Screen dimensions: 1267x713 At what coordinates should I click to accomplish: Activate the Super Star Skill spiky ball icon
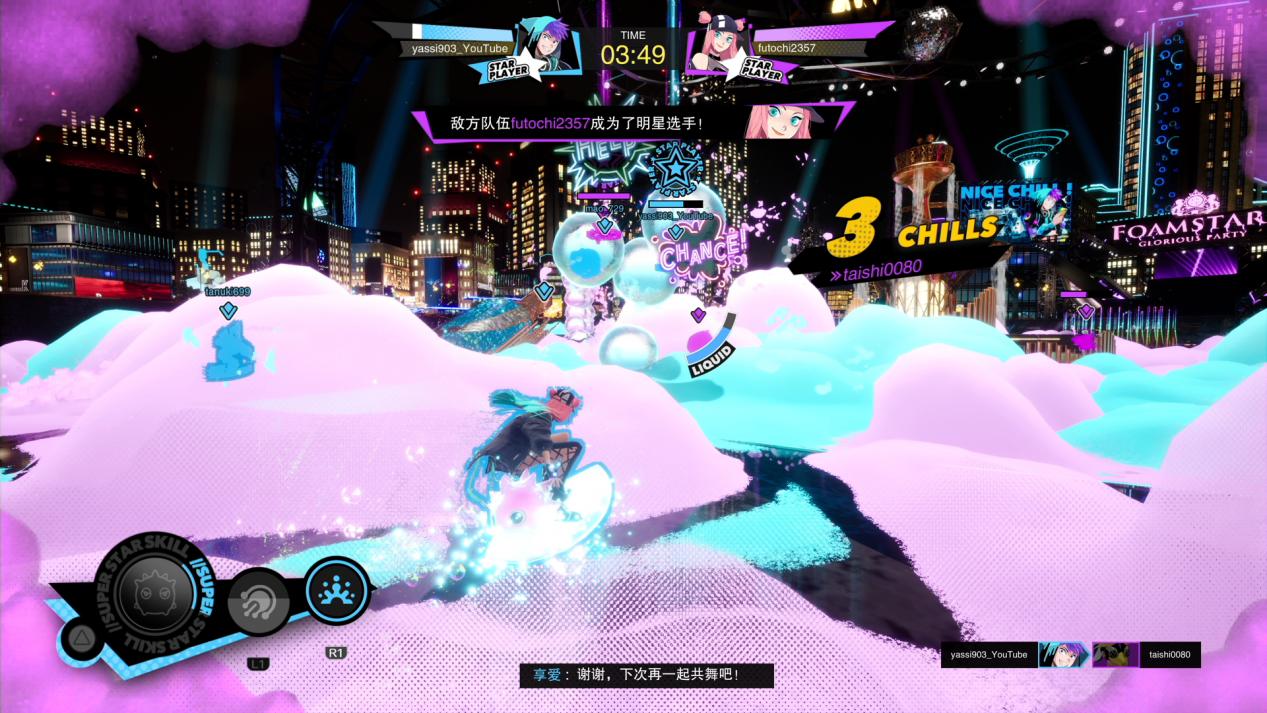pos(155,592)
